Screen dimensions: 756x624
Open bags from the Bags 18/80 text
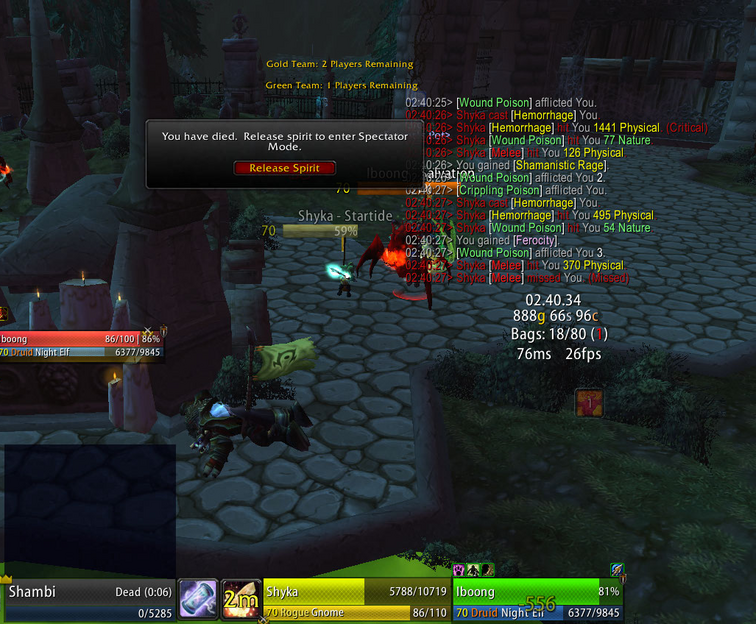[x=560, y=334]
